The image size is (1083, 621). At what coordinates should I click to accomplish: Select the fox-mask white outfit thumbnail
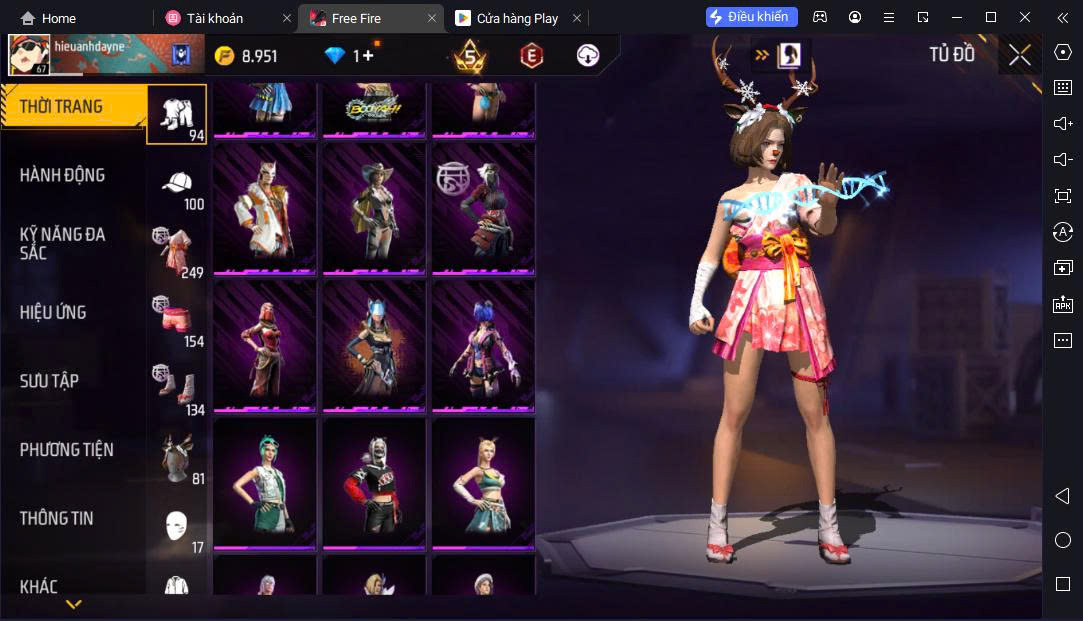(266, 208)
